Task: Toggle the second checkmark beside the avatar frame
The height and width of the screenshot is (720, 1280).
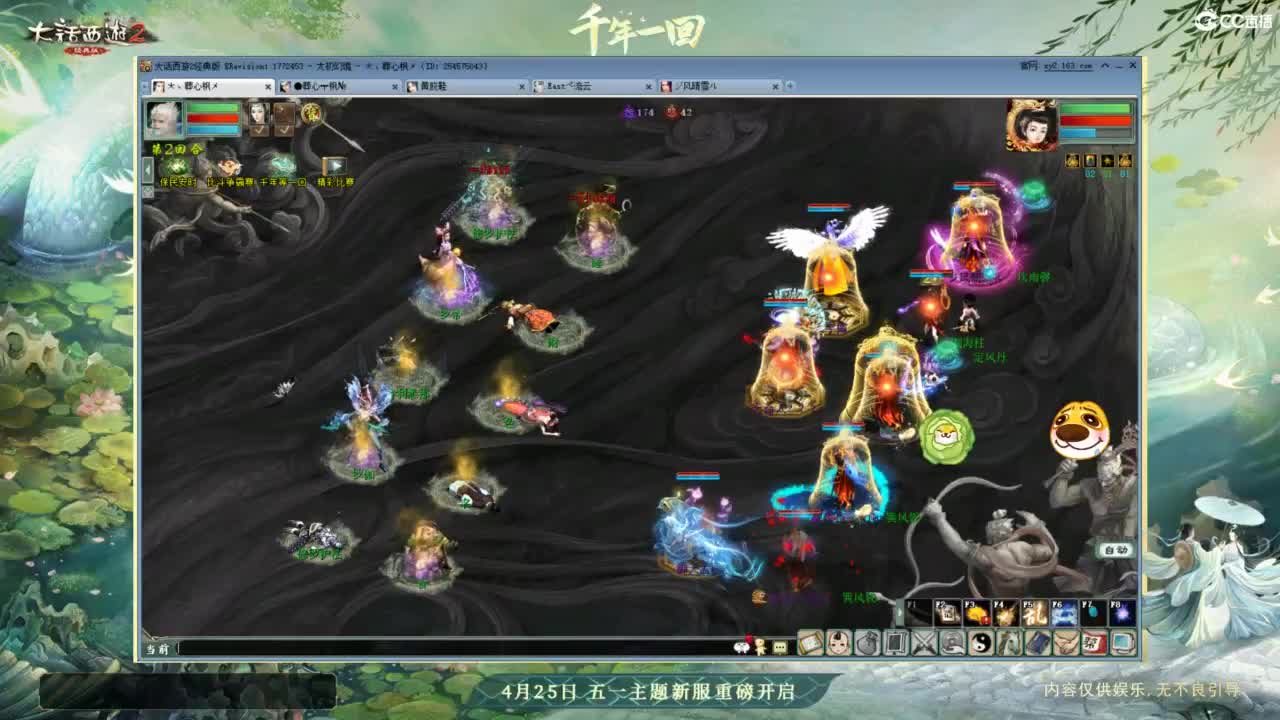Action: tap(284, 131)
